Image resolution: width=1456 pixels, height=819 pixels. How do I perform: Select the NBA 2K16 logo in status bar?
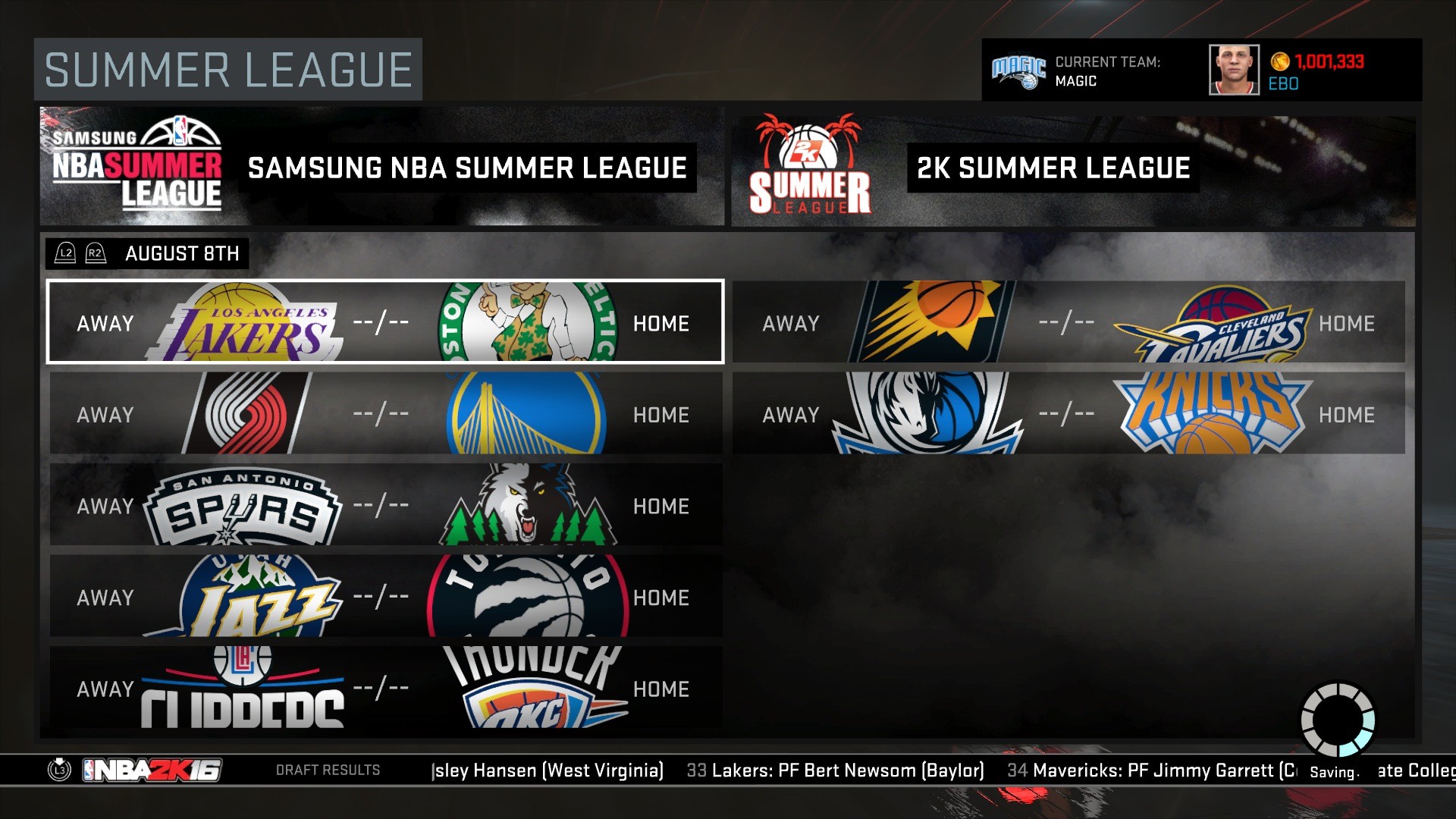point(152,770)
